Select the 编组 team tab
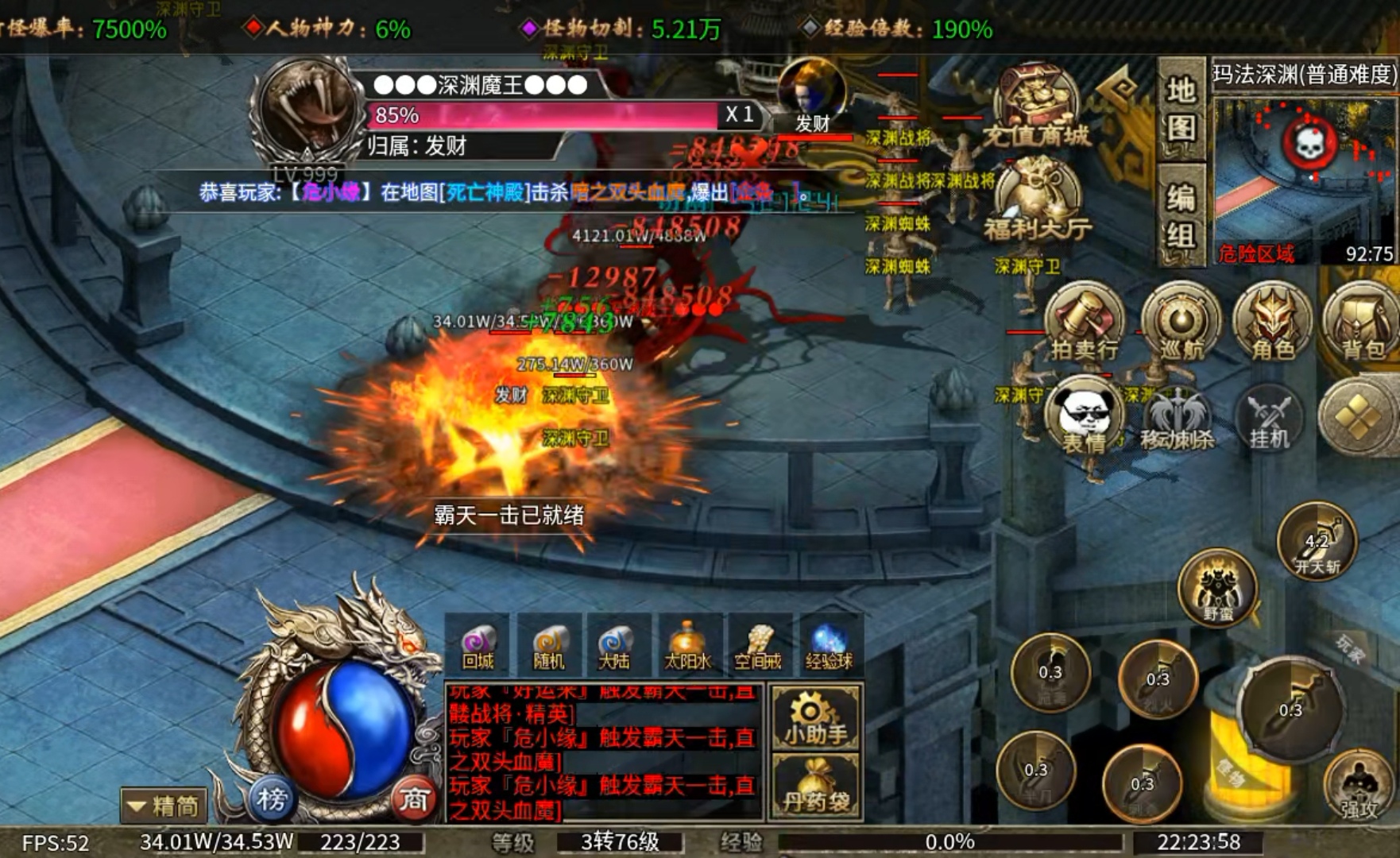The height and width of the screenshot is (858, 1400). coord(1181,214)
